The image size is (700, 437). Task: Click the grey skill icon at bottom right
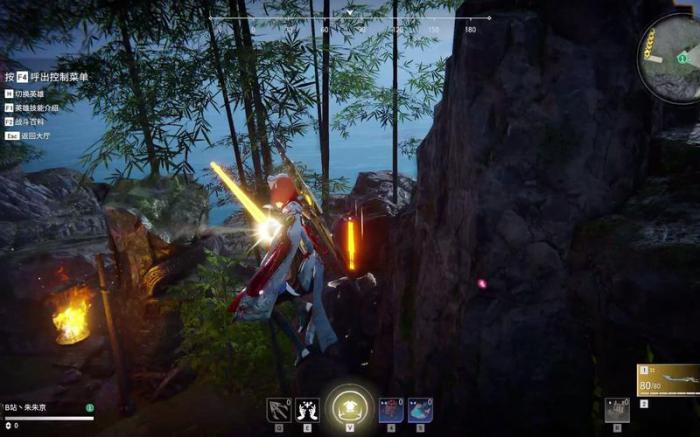pyautogui.click(x=617, y=410)
